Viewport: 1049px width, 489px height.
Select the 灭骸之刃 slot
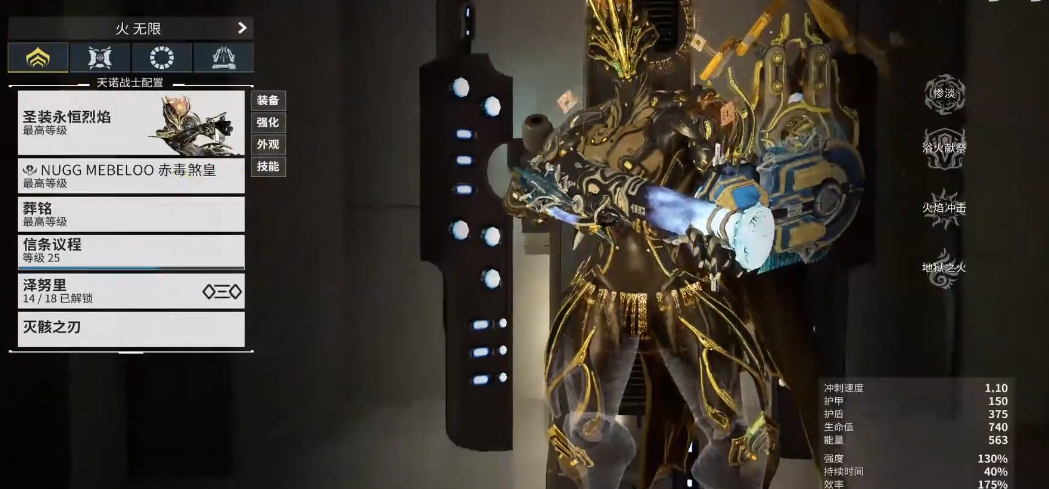coord(131,329)
